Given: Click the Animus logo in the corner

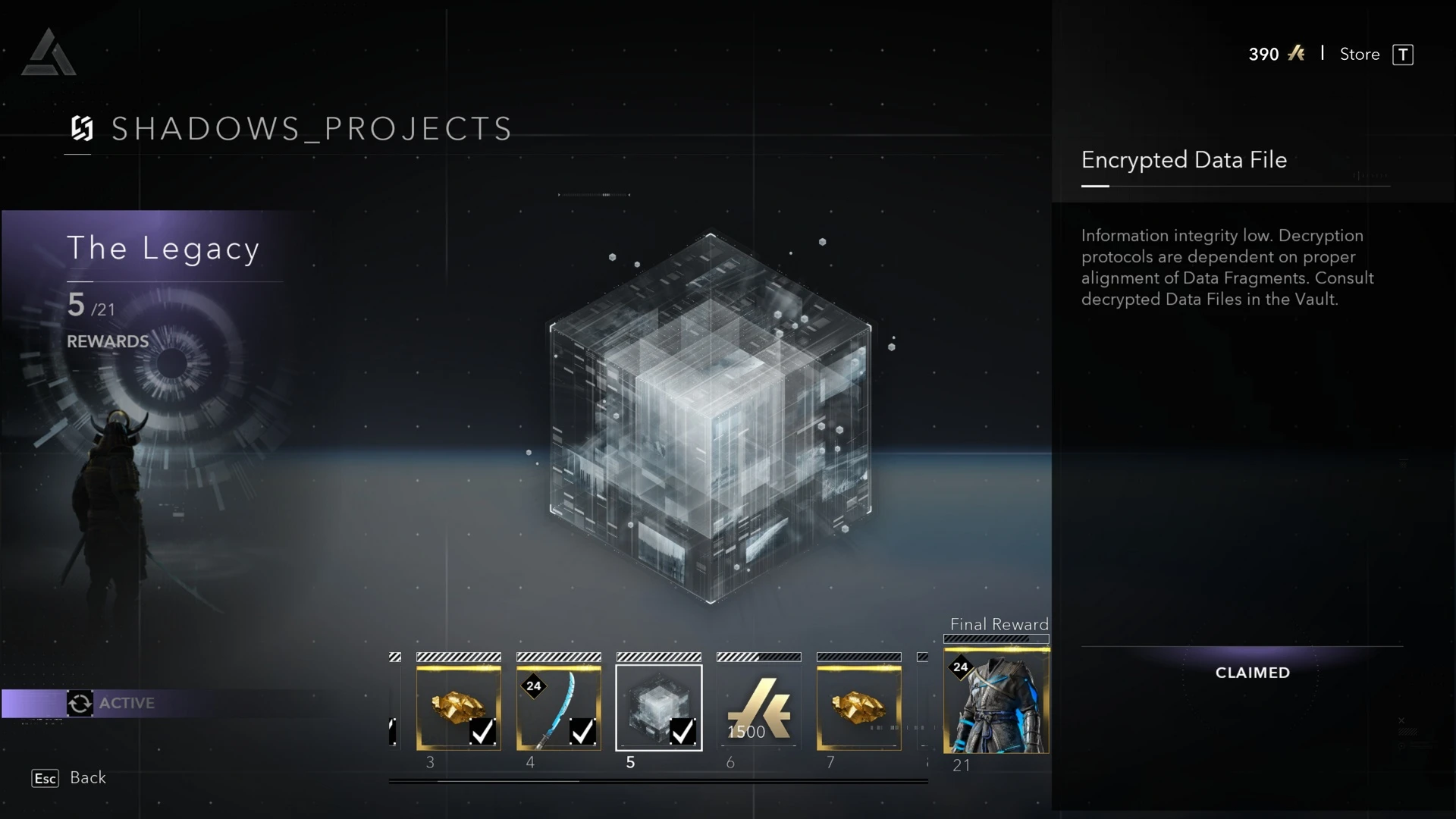Looking at the screenshot, I should 49,53.
